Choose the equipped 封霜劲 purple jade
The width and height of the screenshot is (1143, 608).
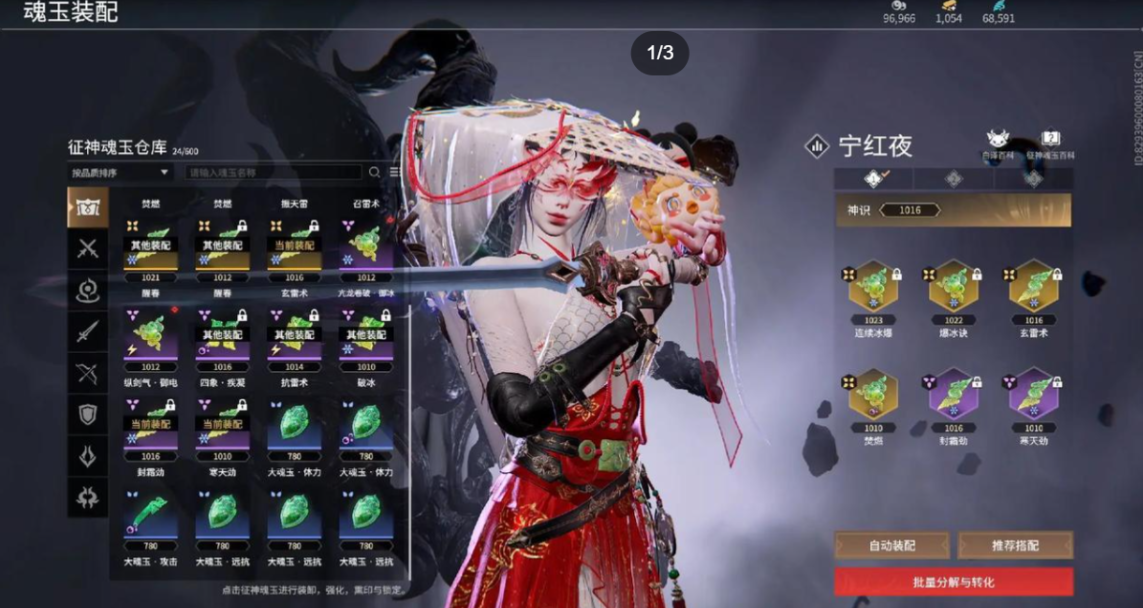[953, 396]
